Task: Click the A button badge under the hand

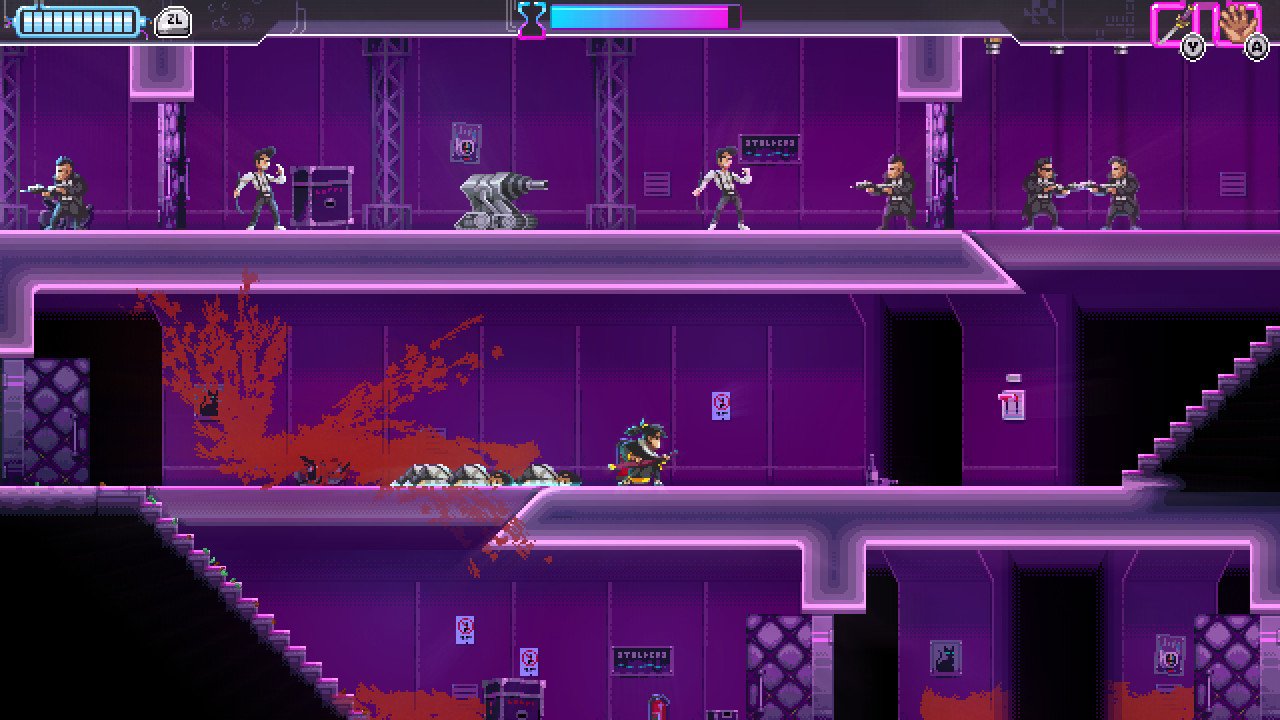Action: pyautogui.click(x=1257, y=44)
